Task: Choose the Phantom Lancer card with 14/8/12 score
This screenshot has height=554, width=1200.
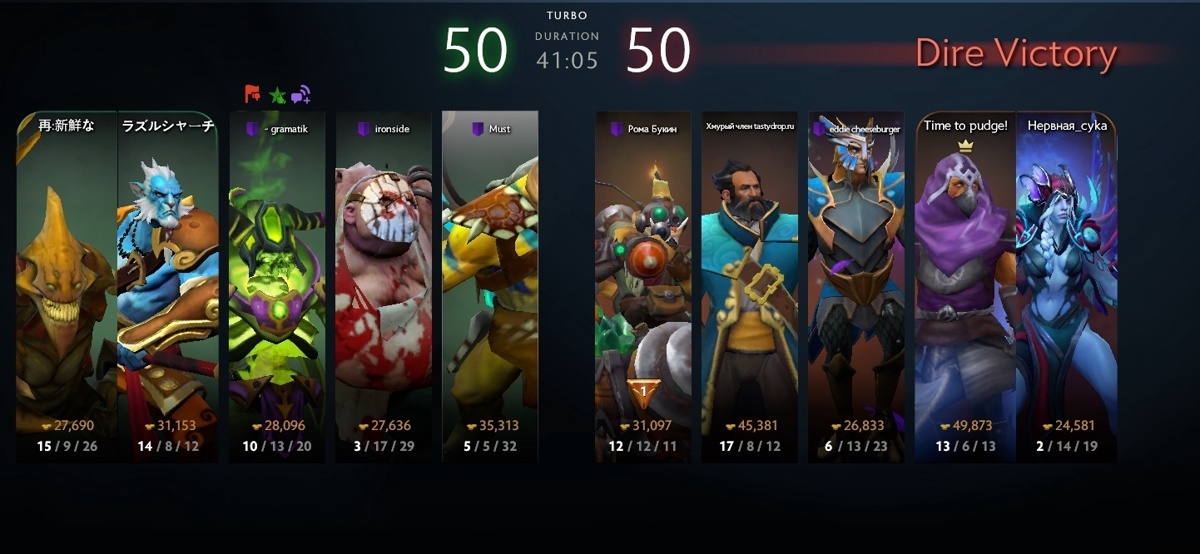Action: tap(167, 285)
